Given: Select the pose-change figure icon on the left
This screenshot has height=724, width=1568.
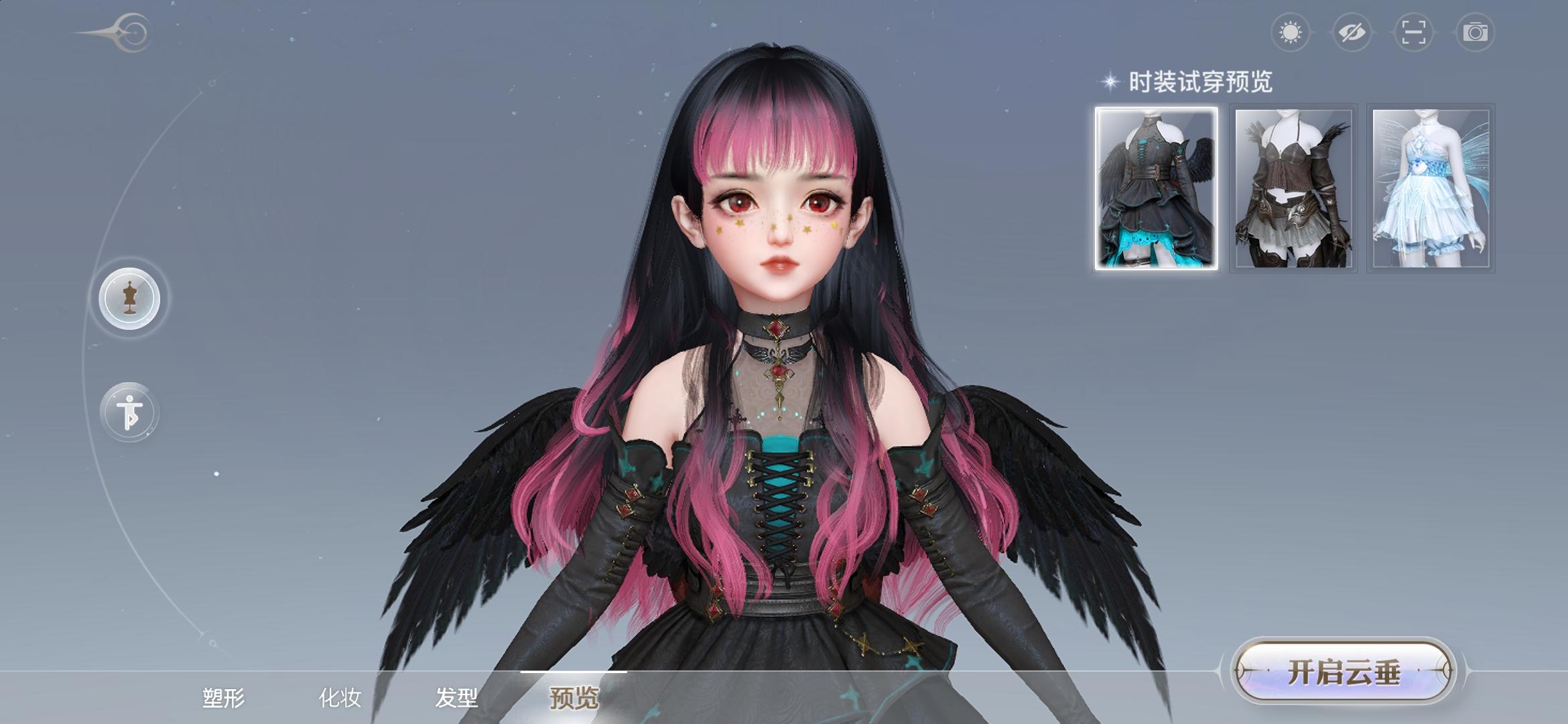Looking at the screenshot, I should 129,412.
